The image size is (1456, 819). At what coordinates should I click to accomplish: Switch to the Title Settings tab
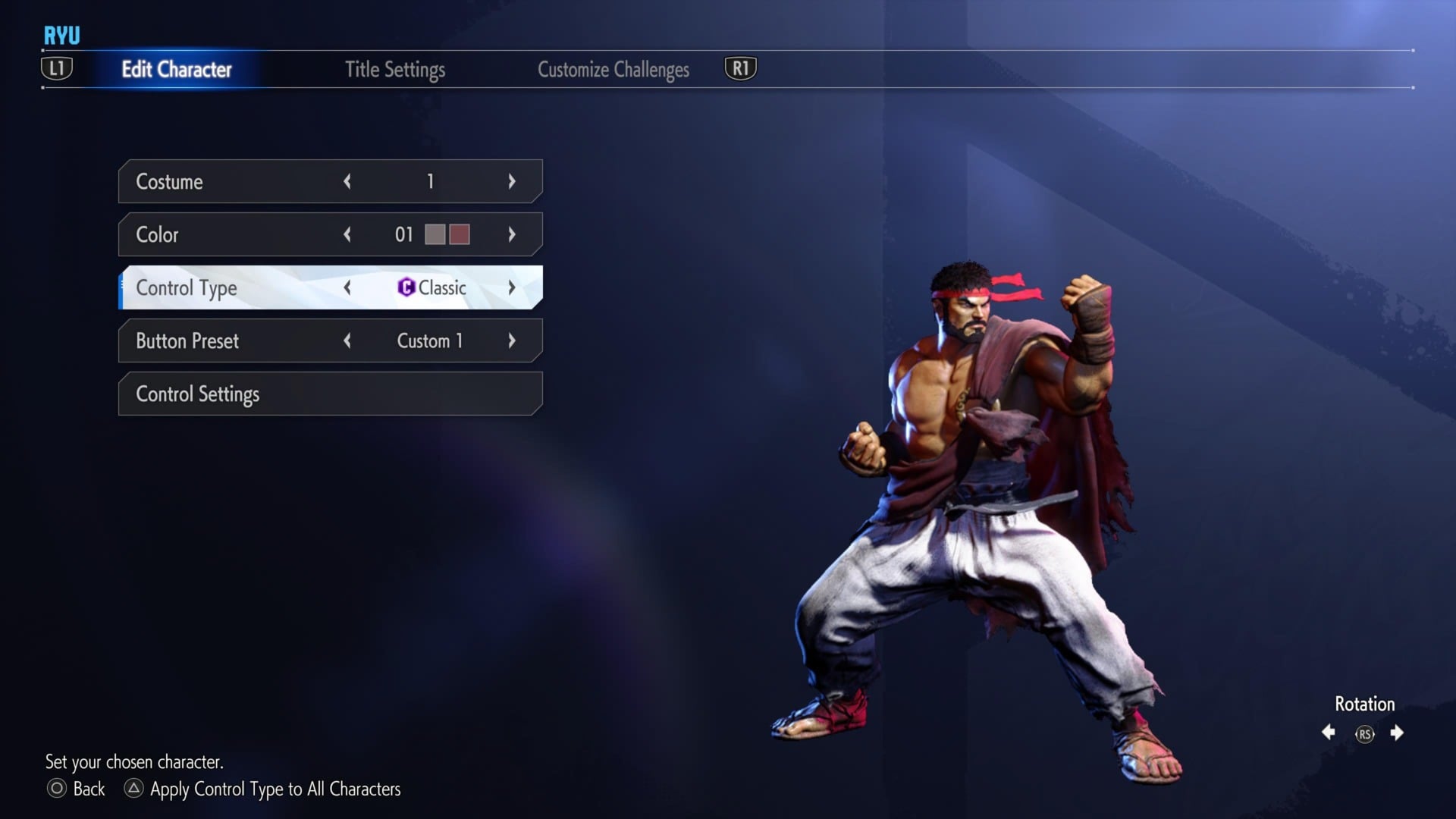(x=395, y=69)
